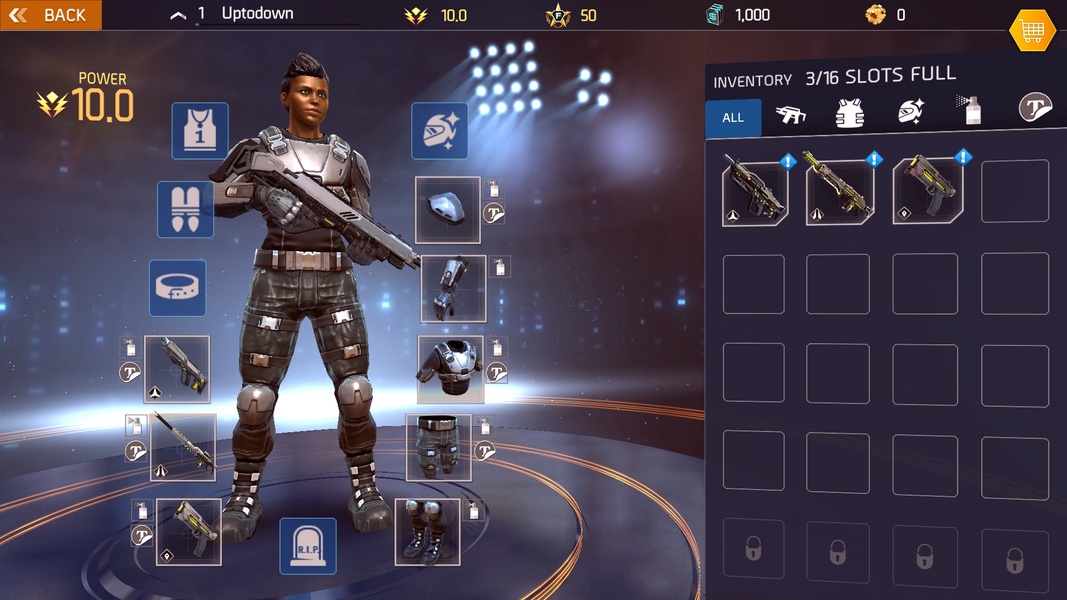The width and height of the screenshot is (1067, 600).
Task: Choose the helmet sparkle cosmetic slot
Action: (440, 131)
